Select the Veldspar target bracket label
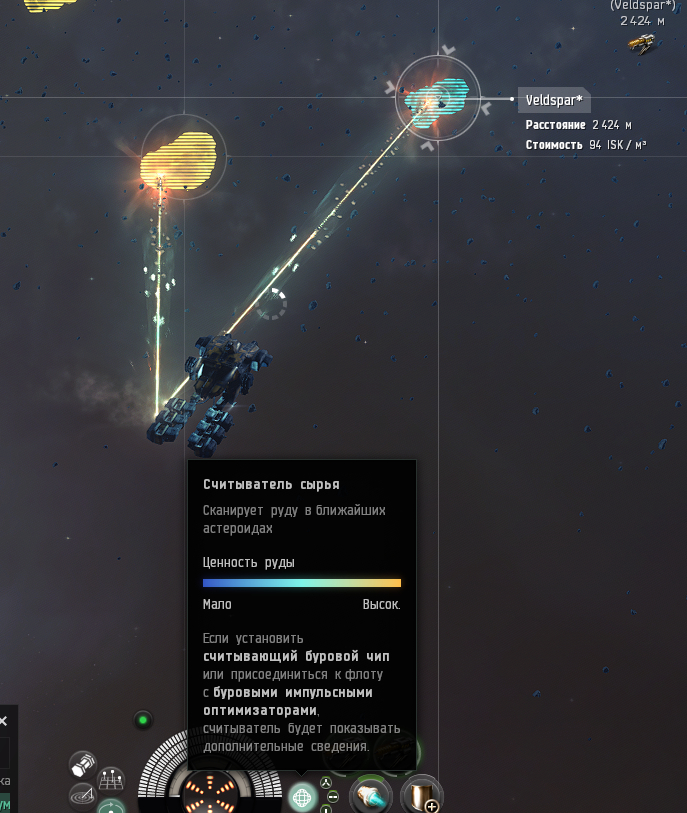Screen dimensions: 687x813 click(x=553, y=100)
